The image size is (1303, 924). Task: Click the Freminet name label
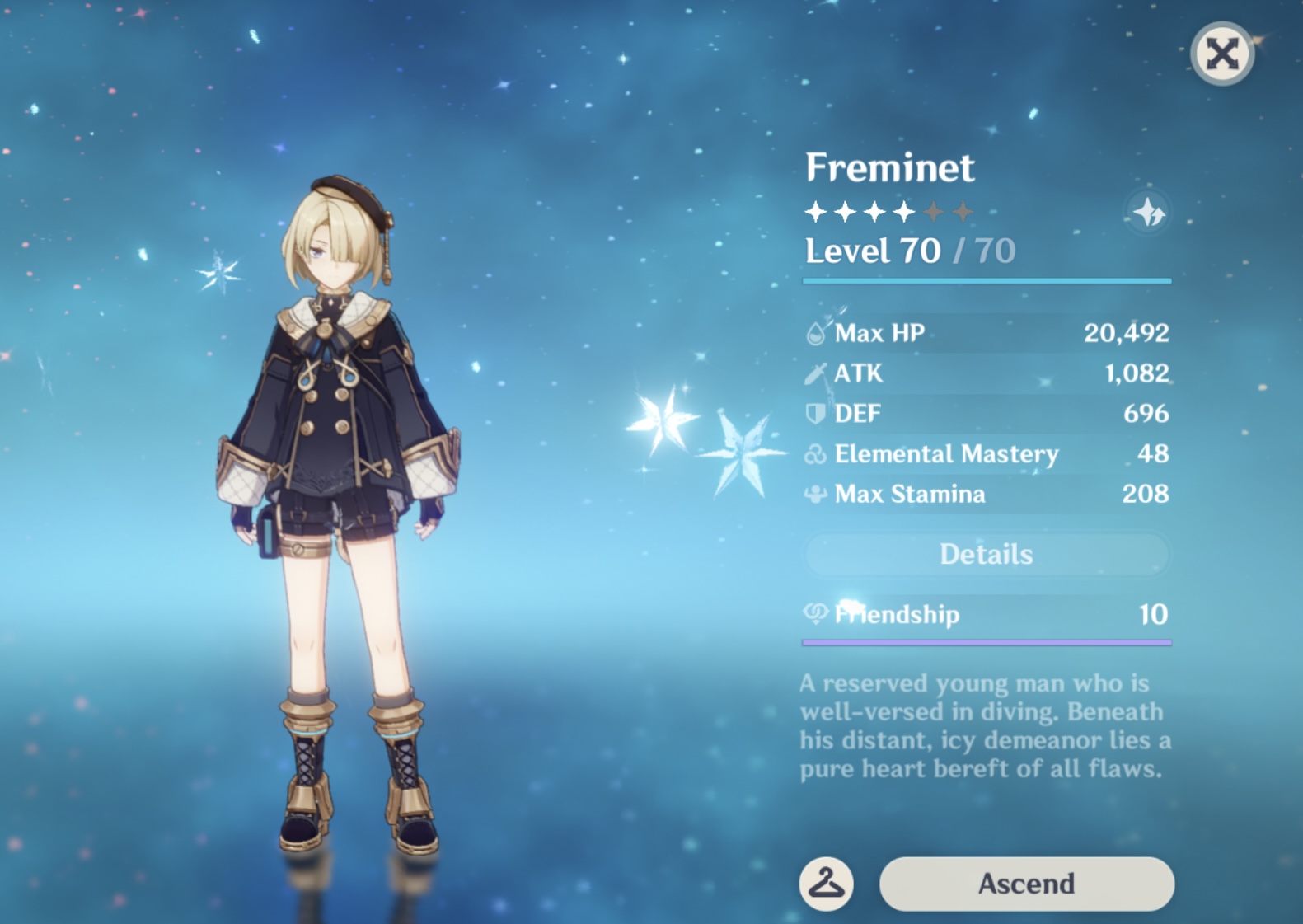[890, 167]
